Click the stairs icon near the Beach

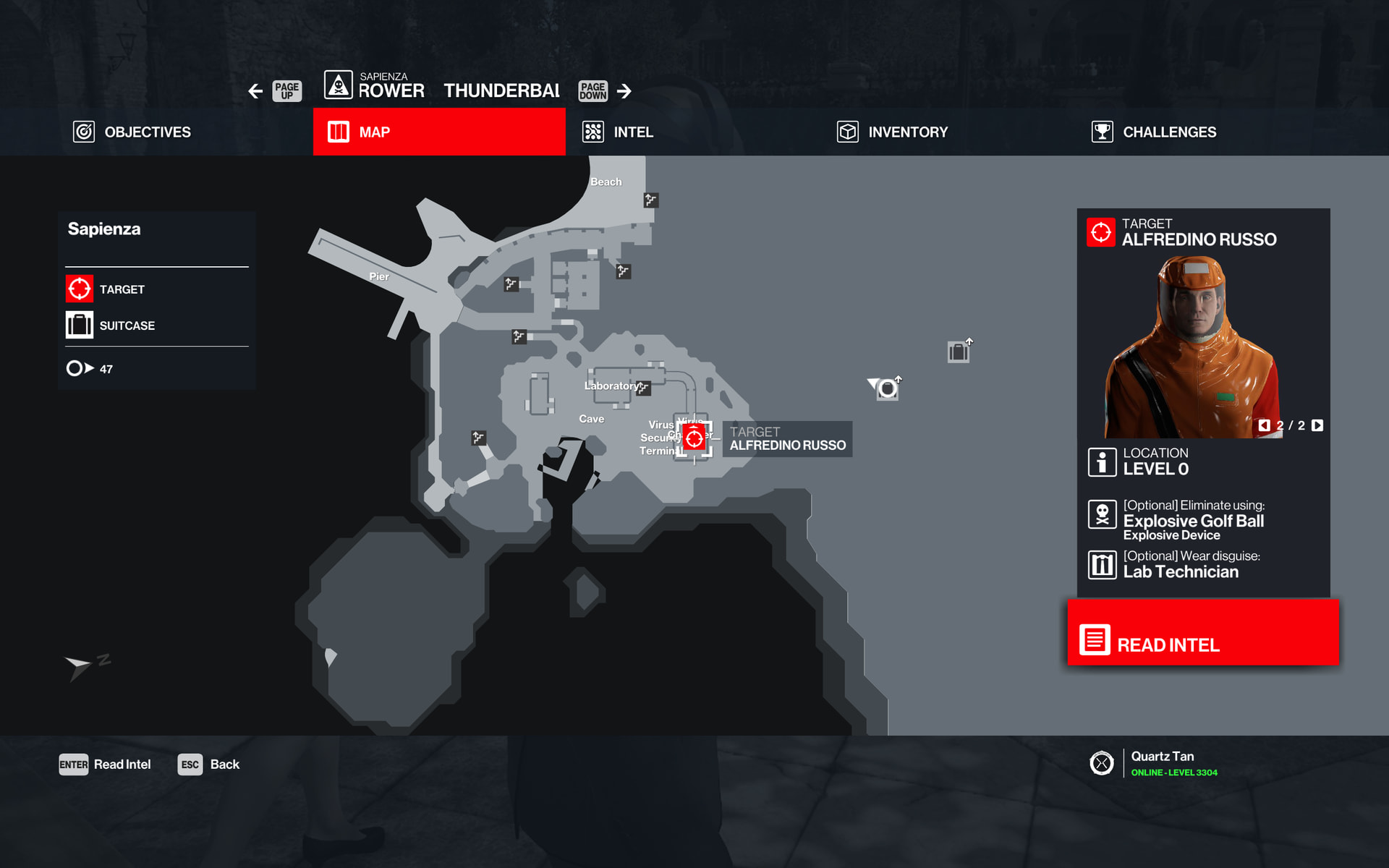[651, 200]
